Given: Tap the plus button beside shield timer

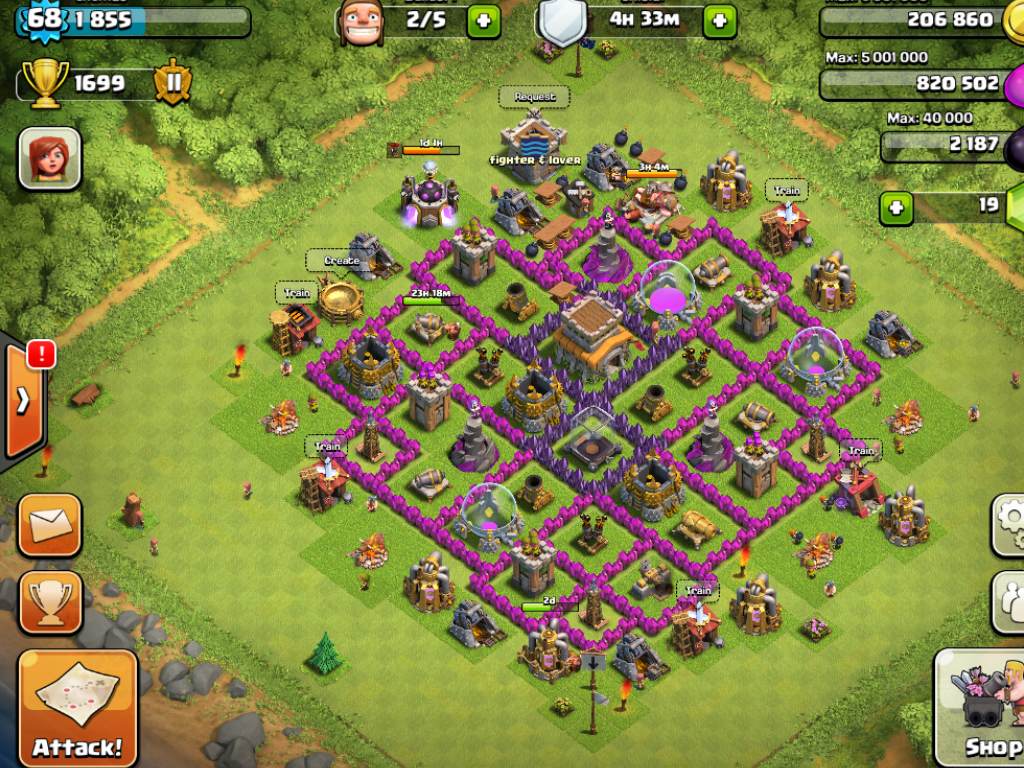Looking at the screenshot, I should tap(720, 20).
